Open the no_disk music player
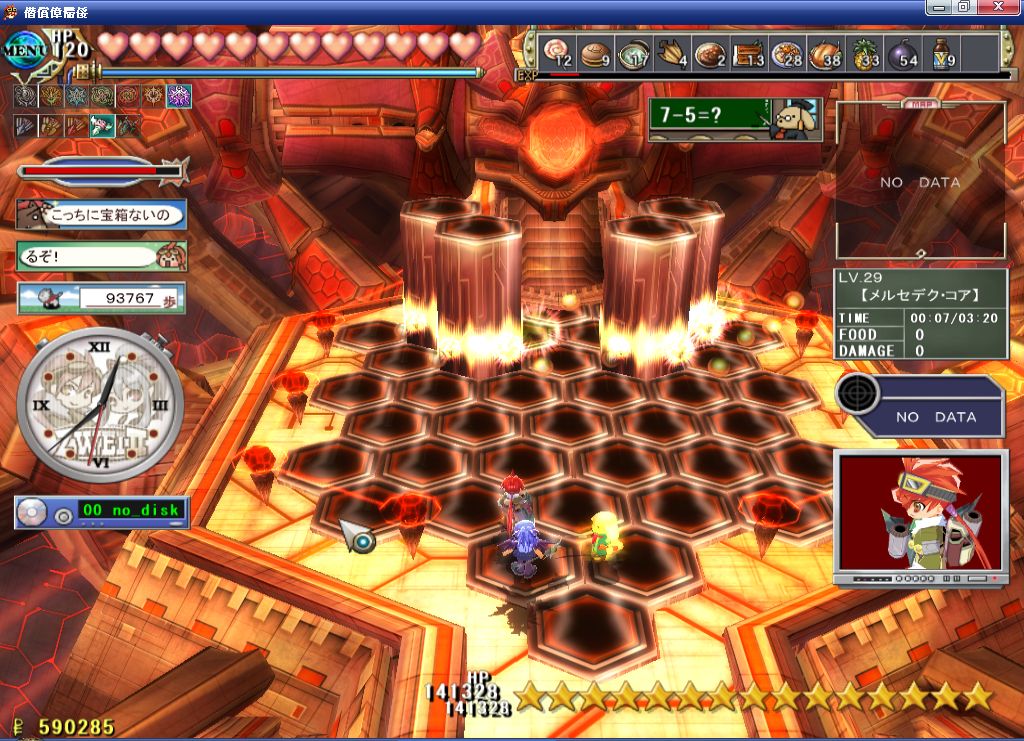 tap(101, 512)
